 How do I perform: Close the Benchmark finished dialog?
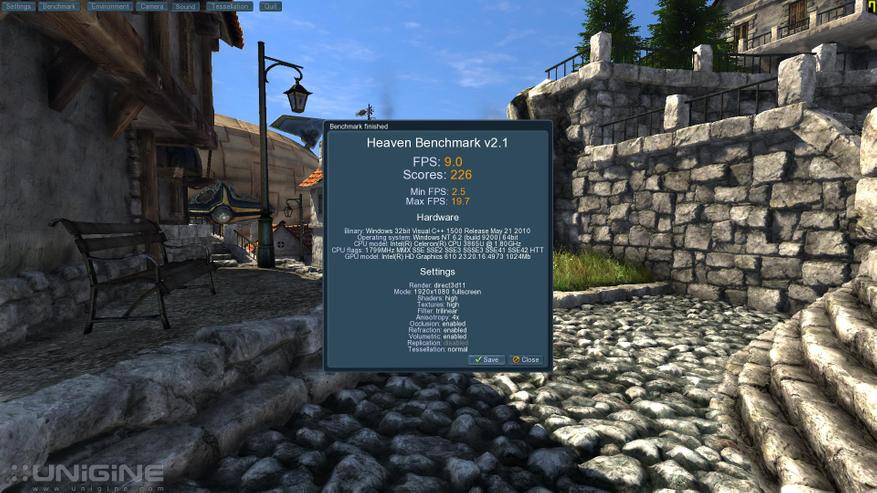coord(526,359)
